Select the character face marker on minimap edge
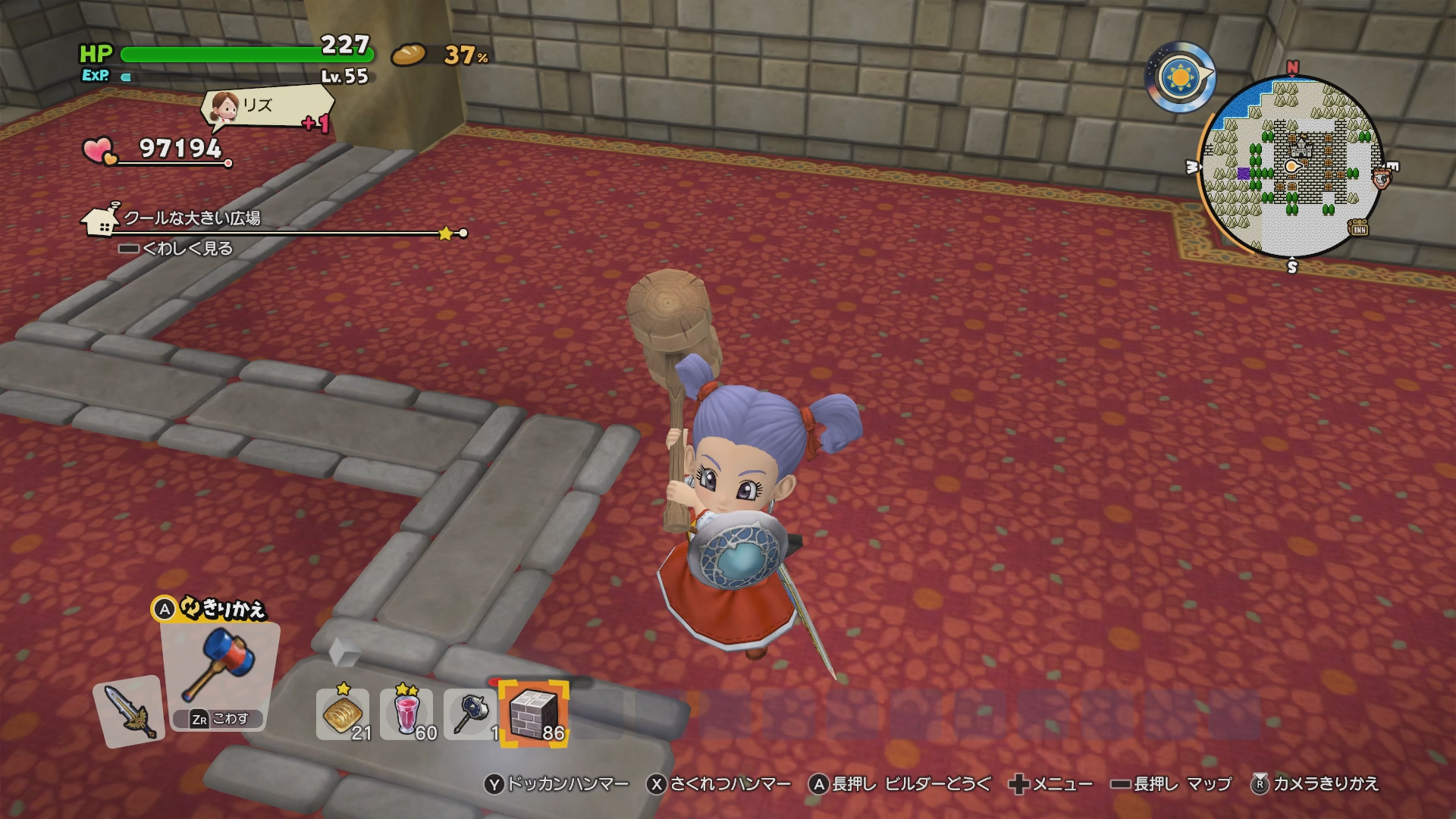This screenshot has height=819, width=1456. coord(1382,179)
